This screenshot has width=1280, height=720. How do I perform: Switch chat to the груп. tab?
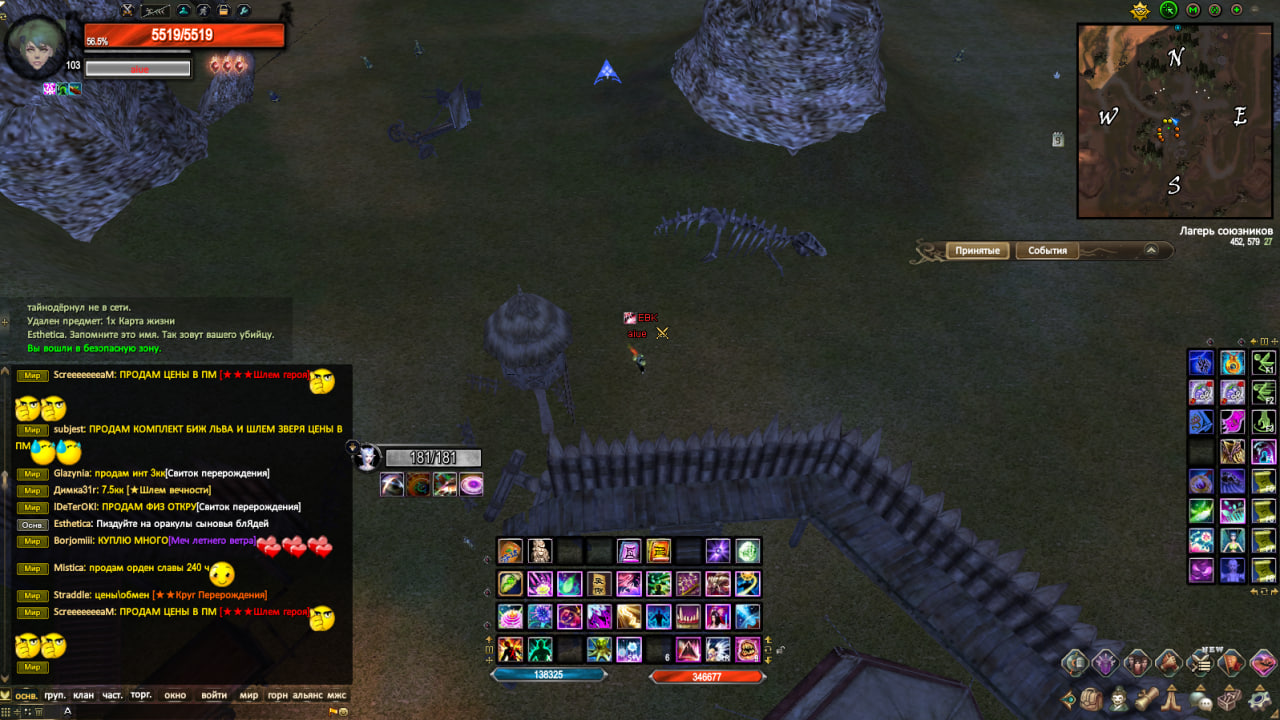click(55, 695)
